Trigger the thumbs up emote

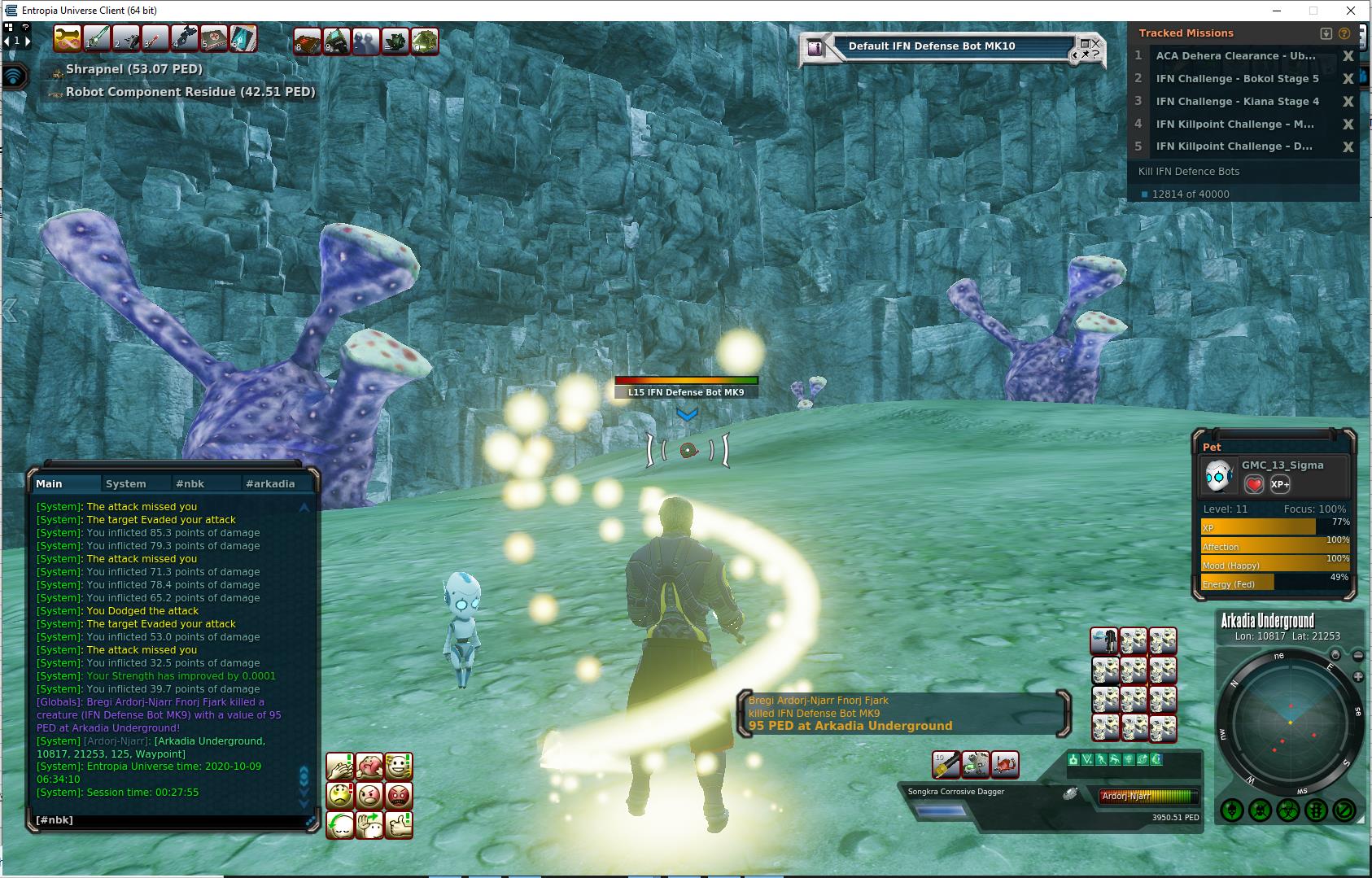coord(399,825)
